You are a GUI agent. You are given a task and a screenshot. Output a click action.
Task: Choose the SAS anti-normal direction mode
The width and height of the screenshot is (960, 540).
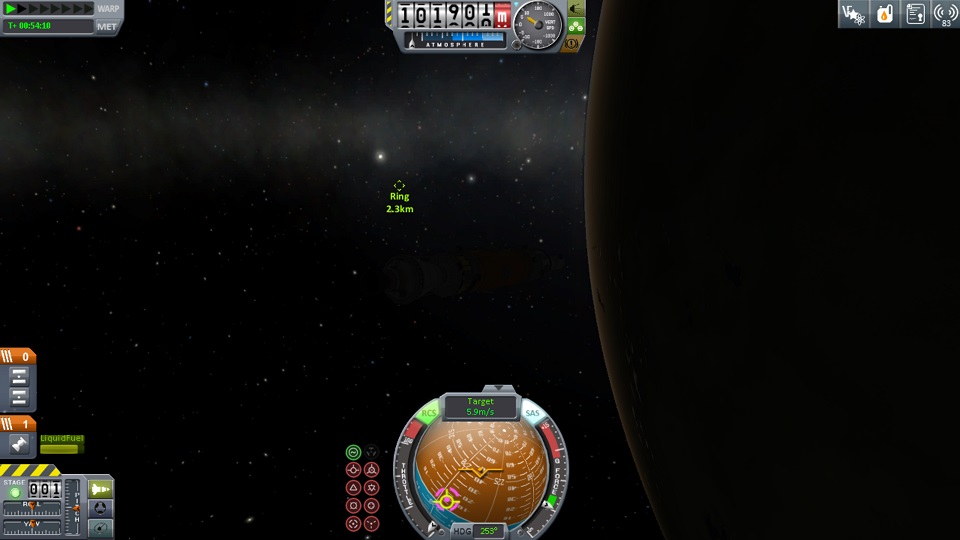coord(372,488)
